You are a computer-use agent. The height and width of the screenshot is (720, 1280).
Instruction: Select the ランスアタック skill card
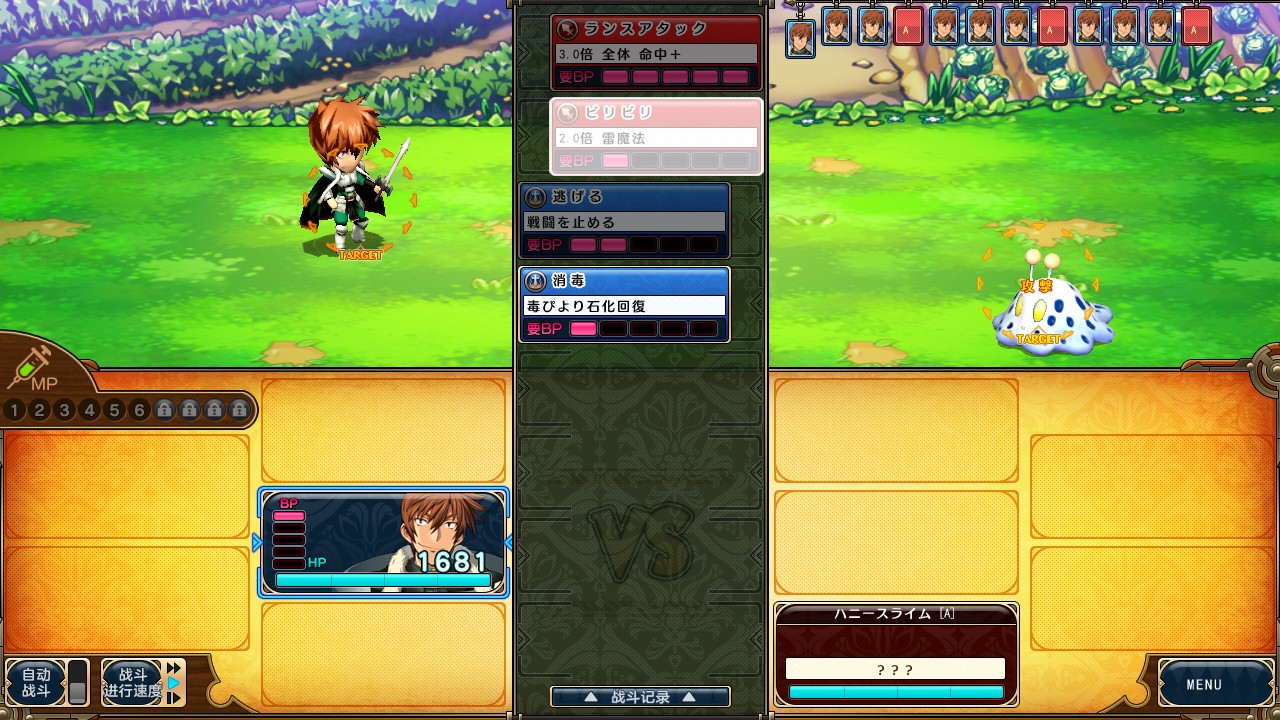[656, 52]
